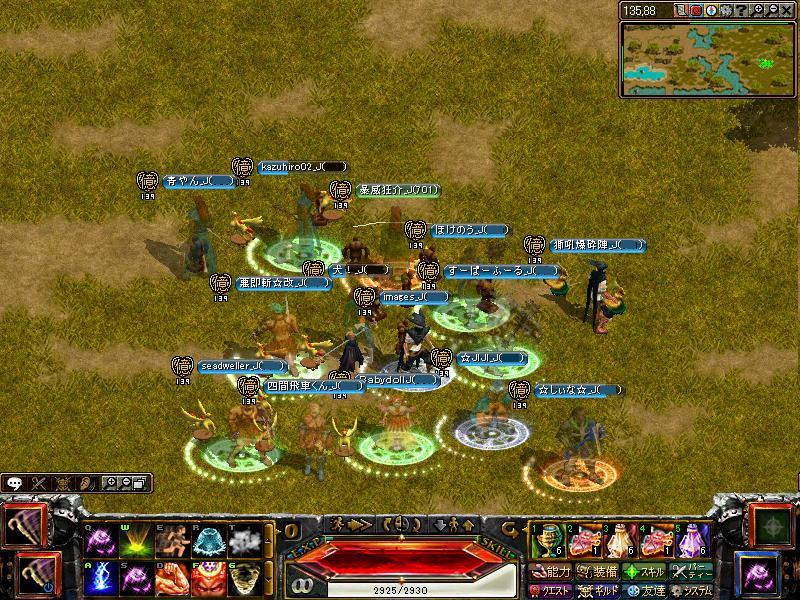Viewport: 800px width, 600px height.
Task: Open the パーティー (party) menu
Action: pos(692,573)
